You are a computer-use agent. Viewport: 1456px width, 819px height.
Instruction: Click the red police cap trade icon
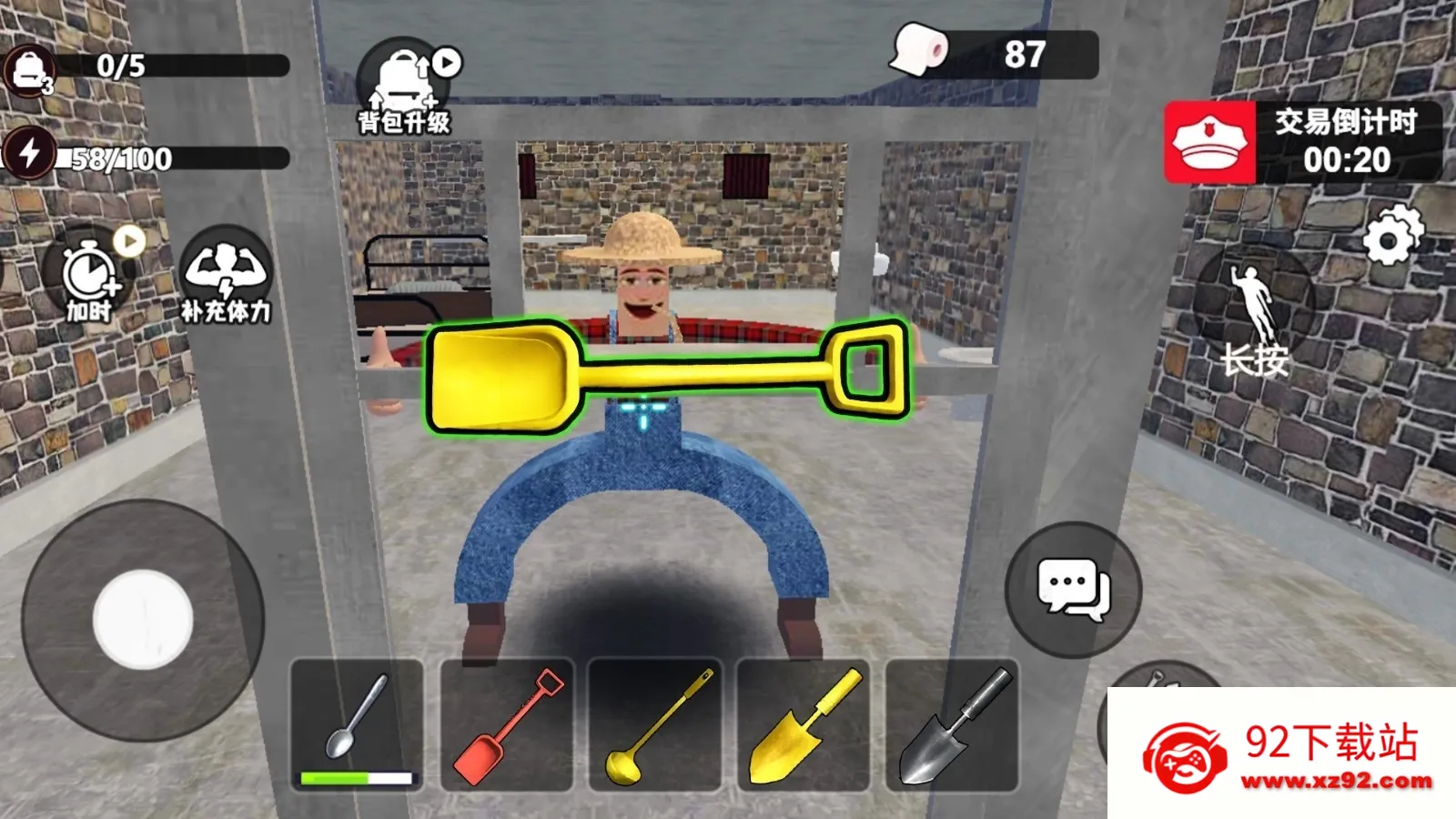point(1209,143)
